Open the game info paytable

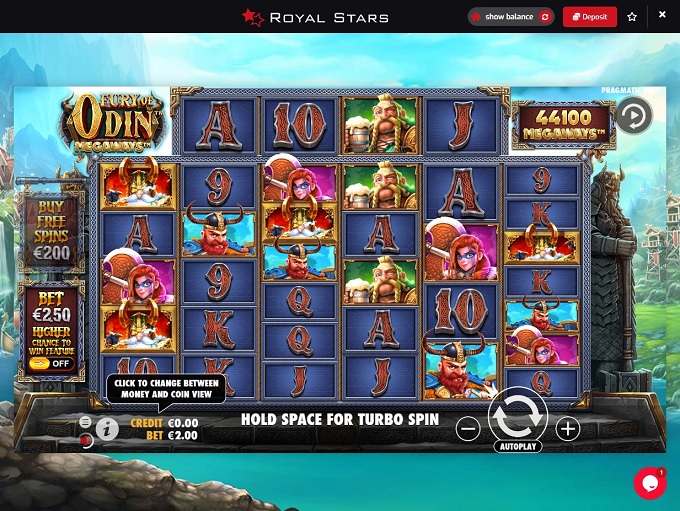107,429
